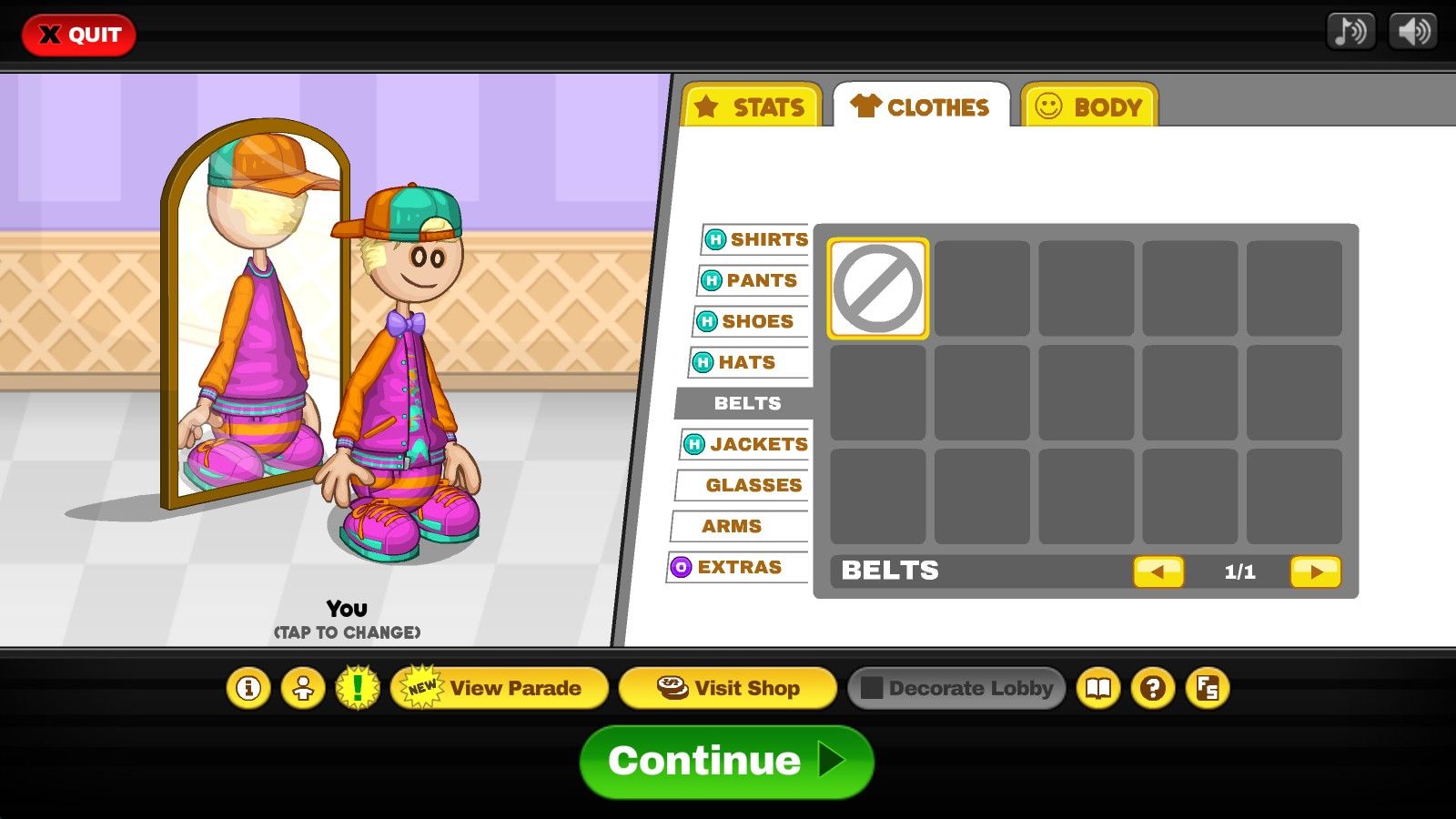Image resolution: width=1456 pixels, height=819 pixels.
Task: Open the Shoes category
Action: point(750,321)
